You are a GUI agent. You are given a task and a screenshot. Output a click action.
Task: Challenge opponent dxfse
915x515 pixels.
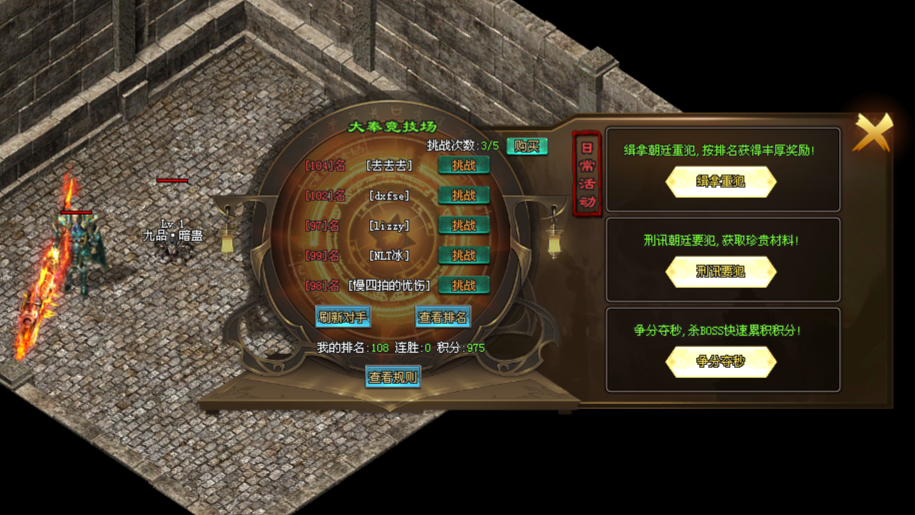[x=464, y=196]
